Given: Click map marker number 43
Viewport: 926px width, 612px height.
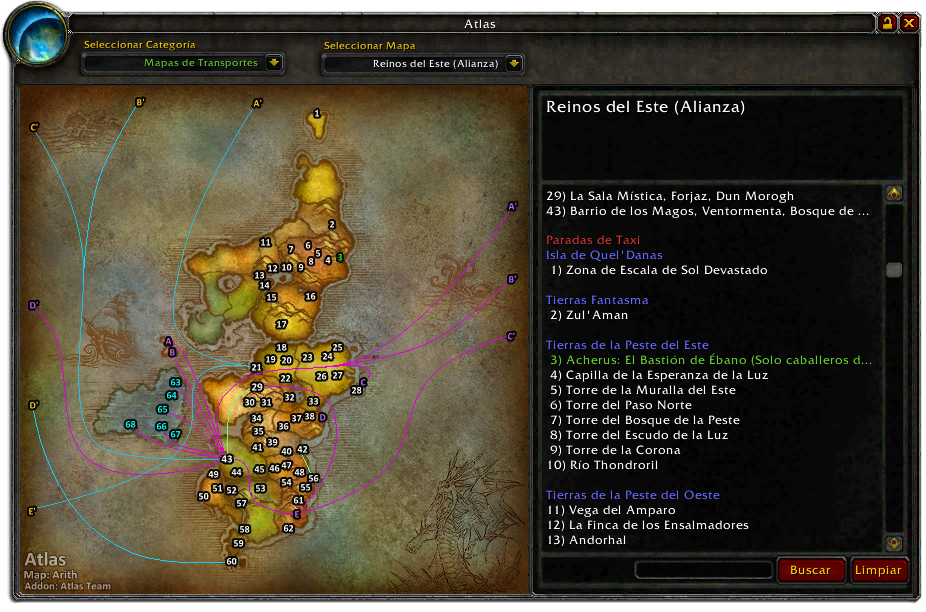Looking at the screenshot, I should pos(227,459).
